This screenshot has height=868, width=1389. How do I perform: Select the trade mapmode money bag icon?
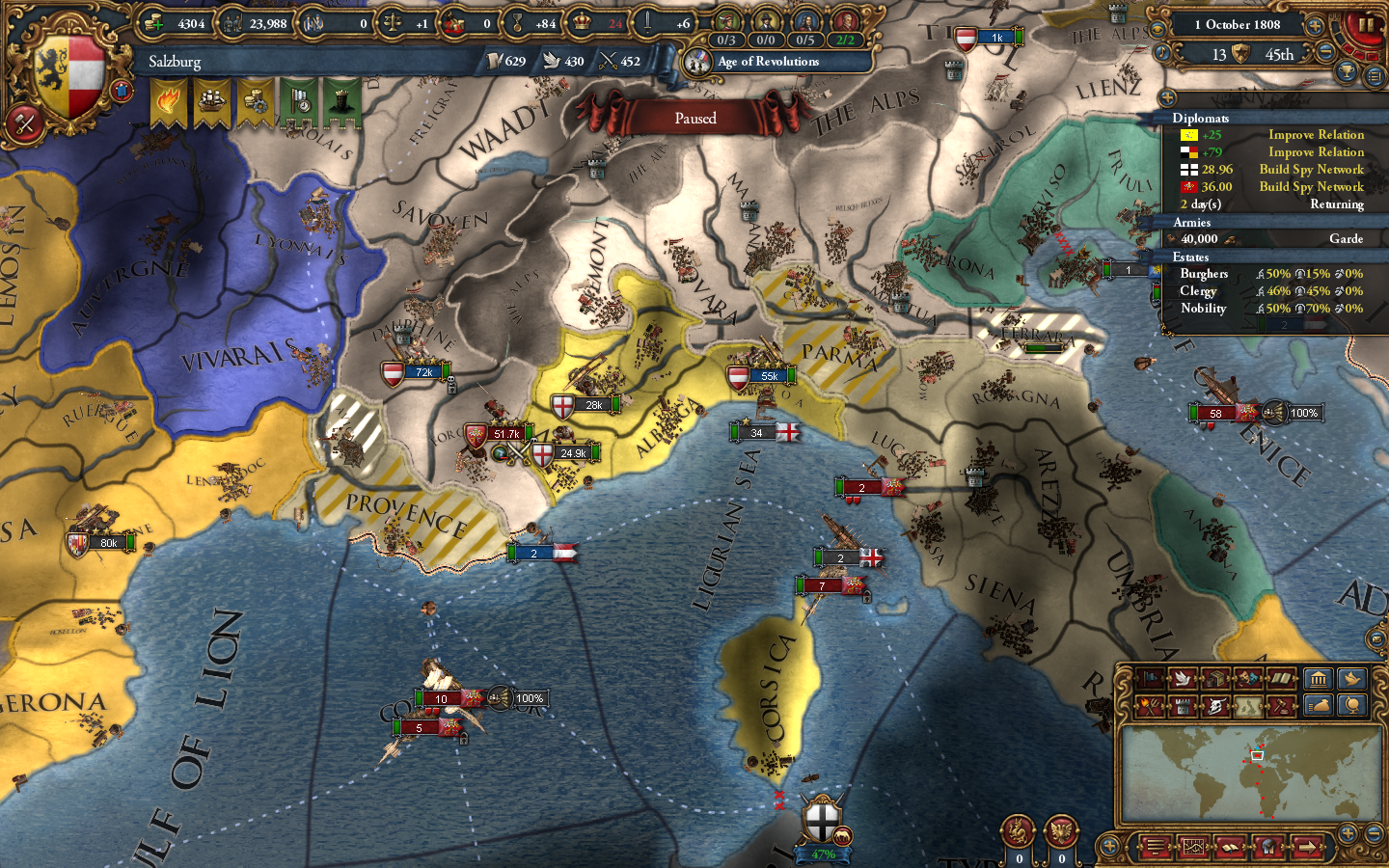1319,706
